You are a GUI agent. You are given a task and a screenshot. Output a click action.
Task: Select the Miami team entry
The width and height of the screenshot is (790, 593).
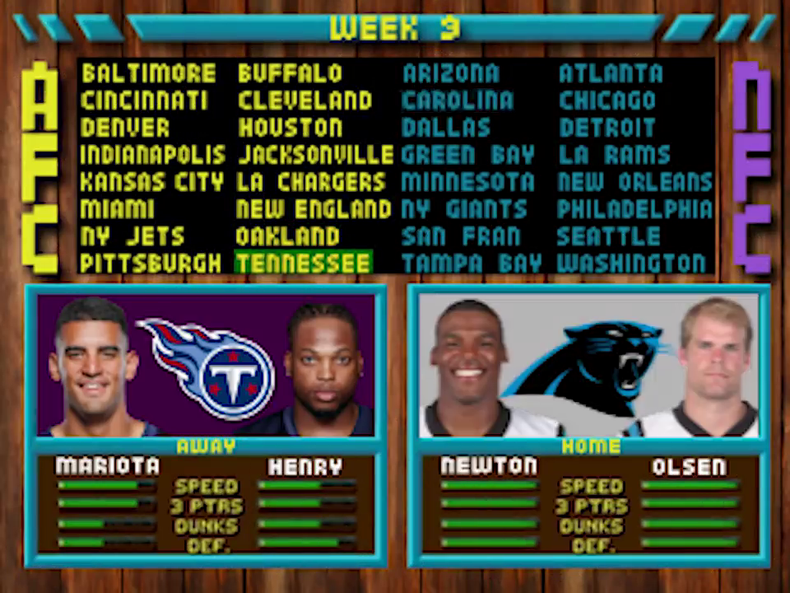(117, 209)
